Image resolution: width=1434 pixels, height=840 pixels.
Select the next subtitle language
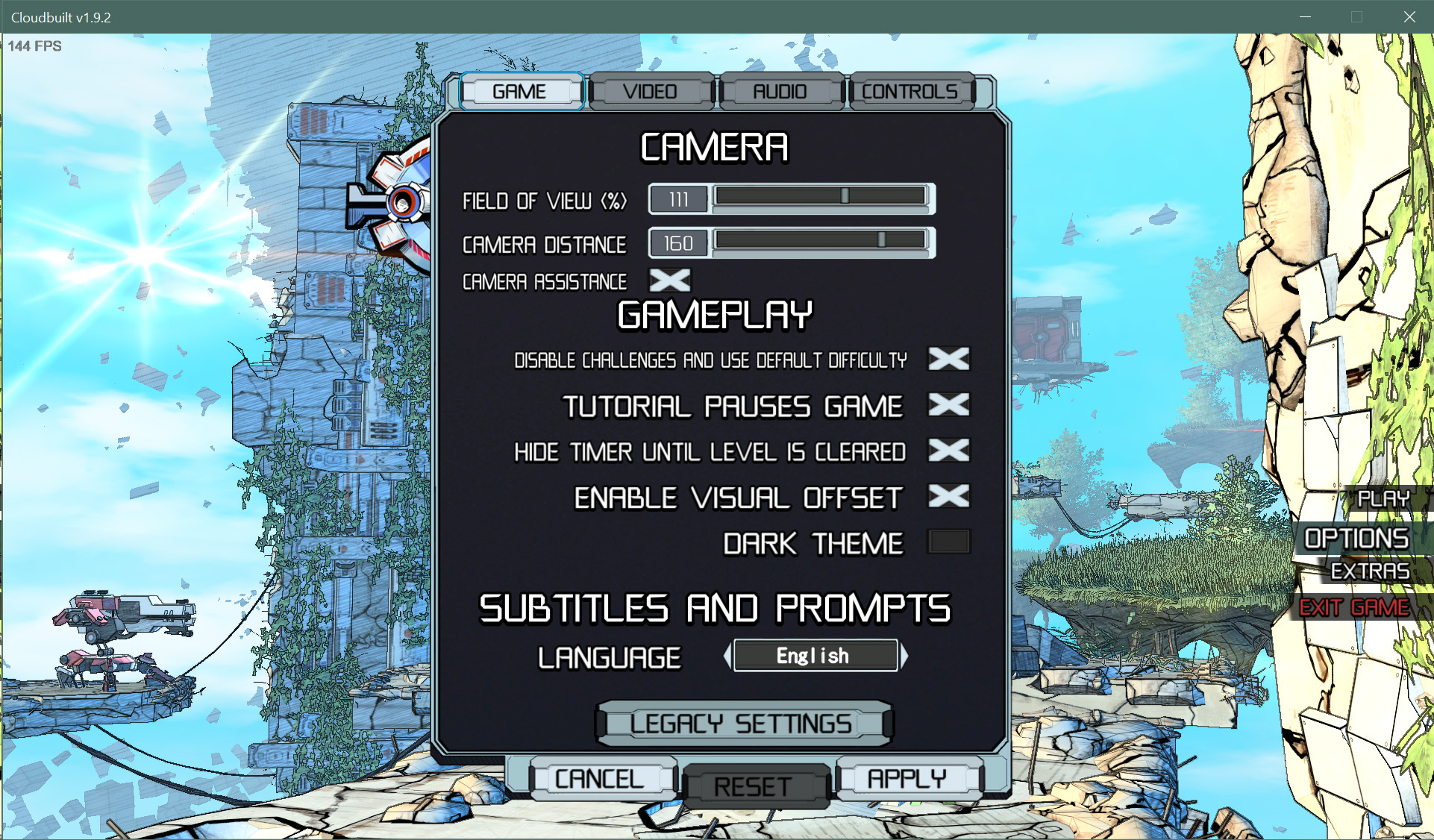[x=904, y=655]
